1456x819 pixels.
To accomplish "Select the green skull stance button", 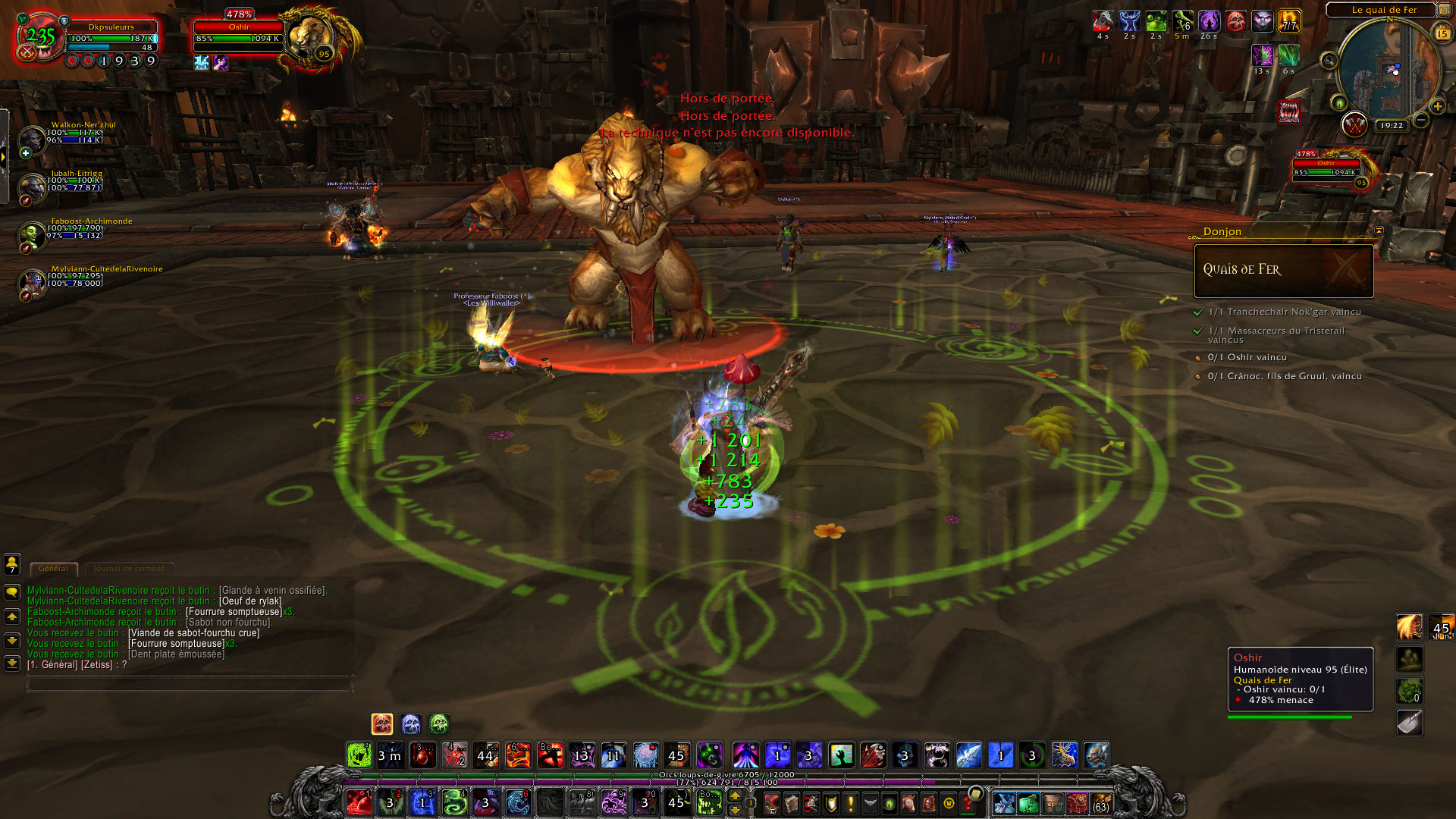I will [439, 724].
